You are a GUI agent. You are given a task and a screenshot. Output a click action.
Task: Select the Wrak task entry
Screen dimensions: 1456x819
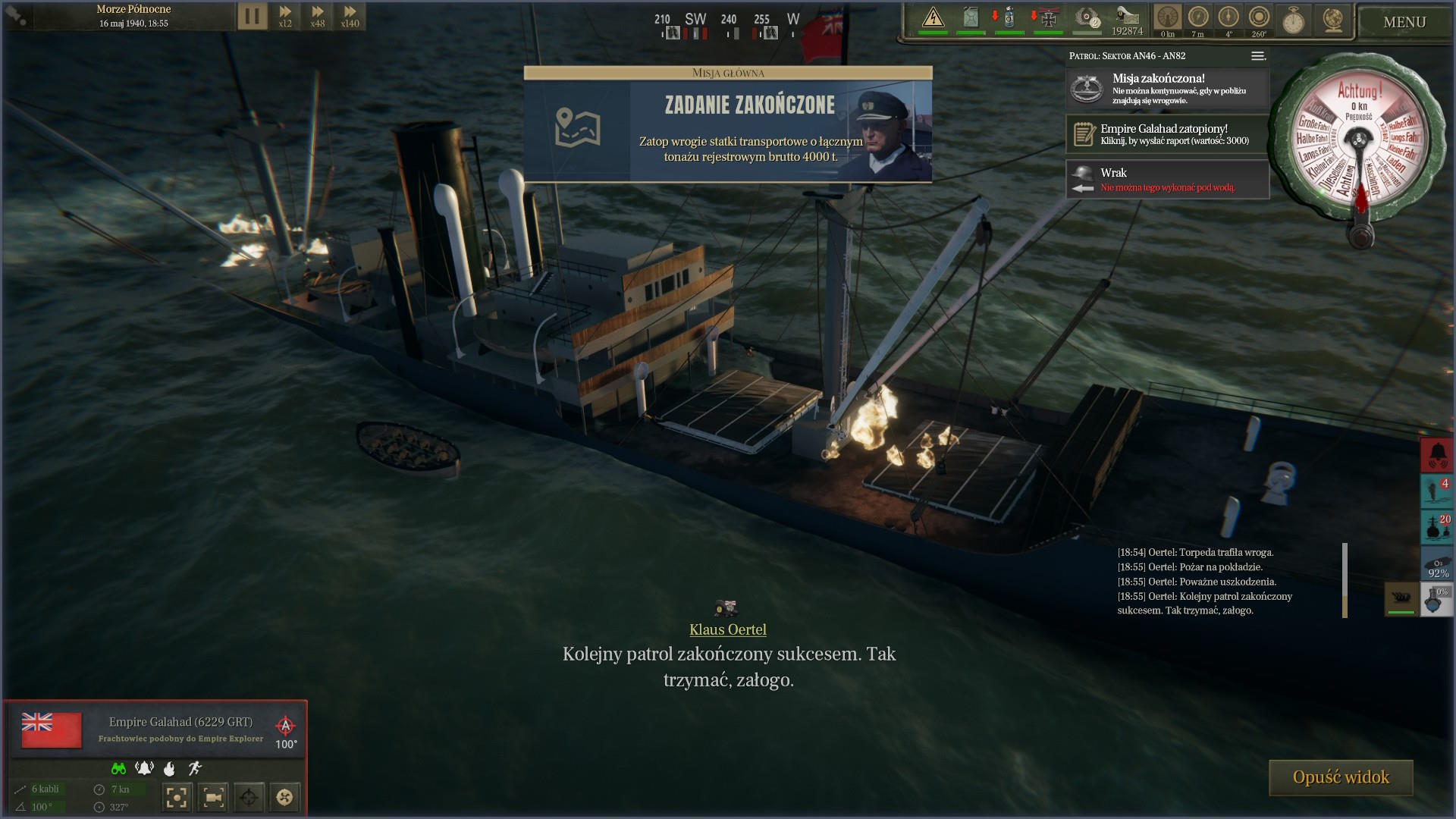point(1167,179)
